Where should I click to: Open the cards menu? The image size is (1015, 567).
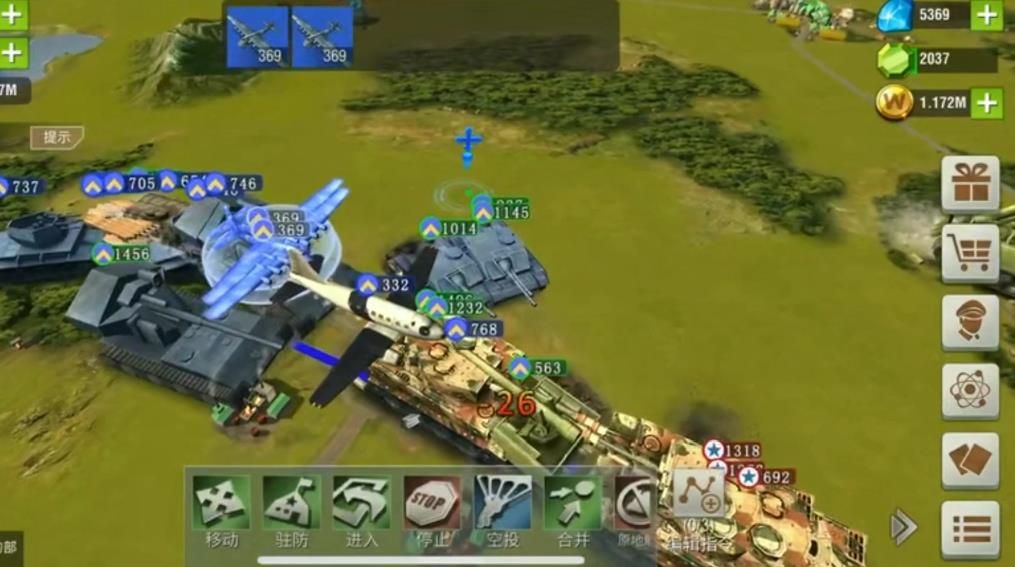pos(970,460)
